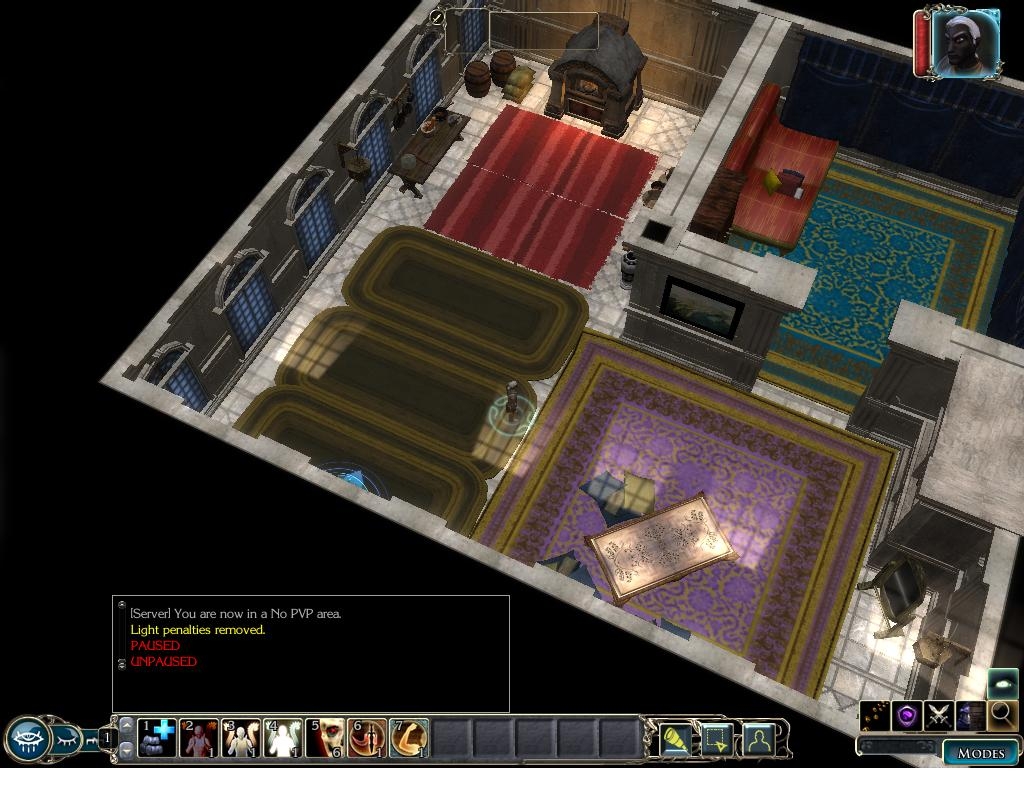Toggle the hooded figure stealth mode
This screenshot has height=800, width=1024.
point(970,715)
